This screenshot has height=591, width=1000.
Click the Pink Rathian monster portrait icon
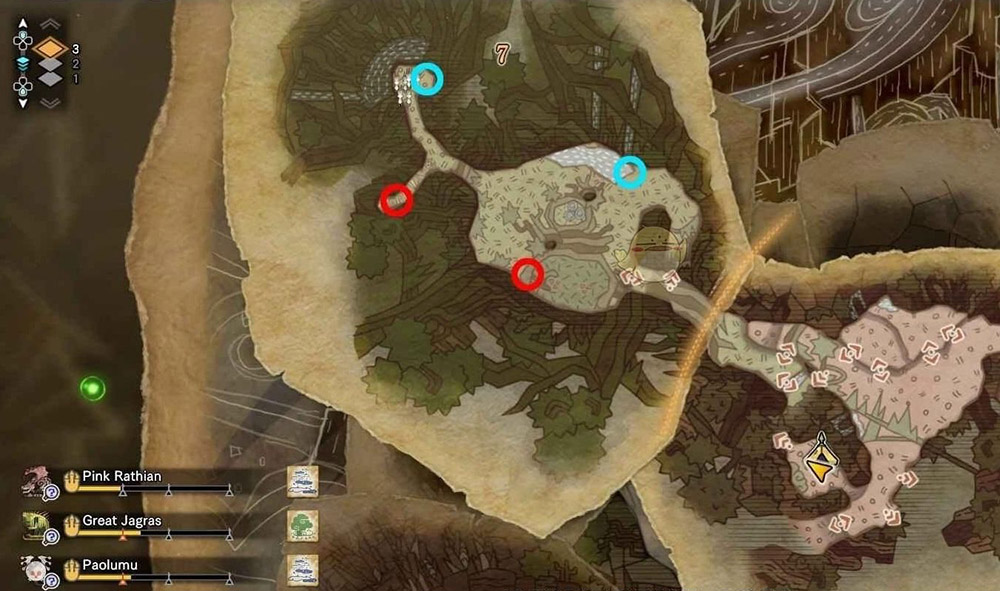(x=36, y=482)
